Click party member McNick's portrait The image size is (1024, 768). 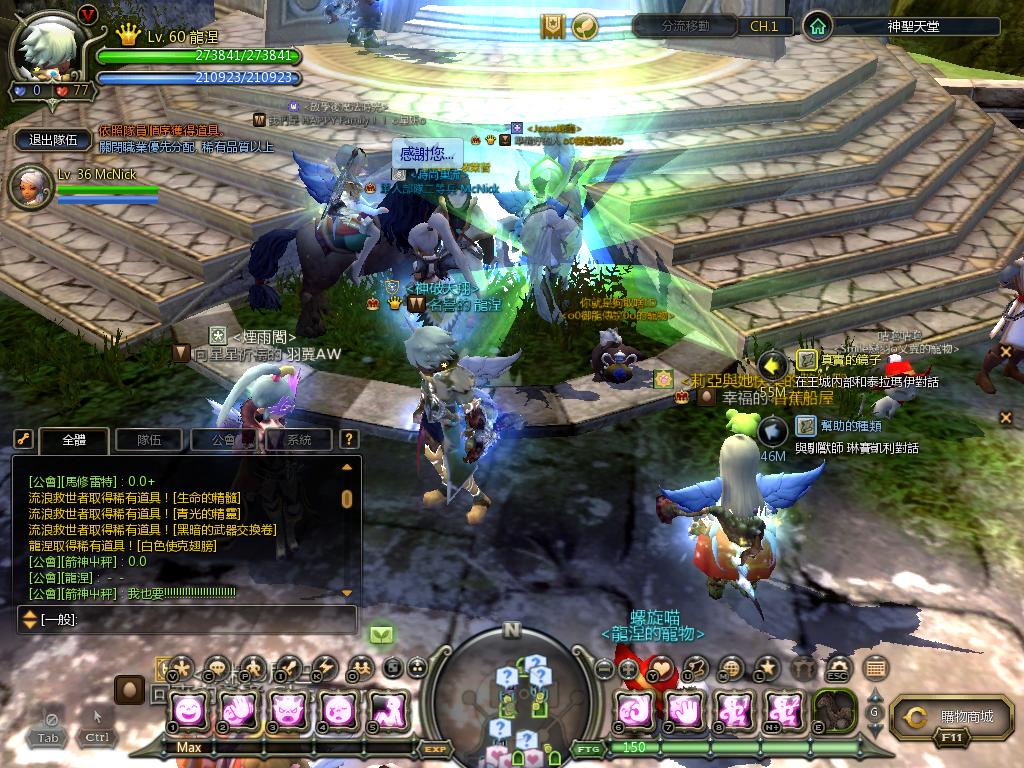pyautogui.click(x=30, y=188)
